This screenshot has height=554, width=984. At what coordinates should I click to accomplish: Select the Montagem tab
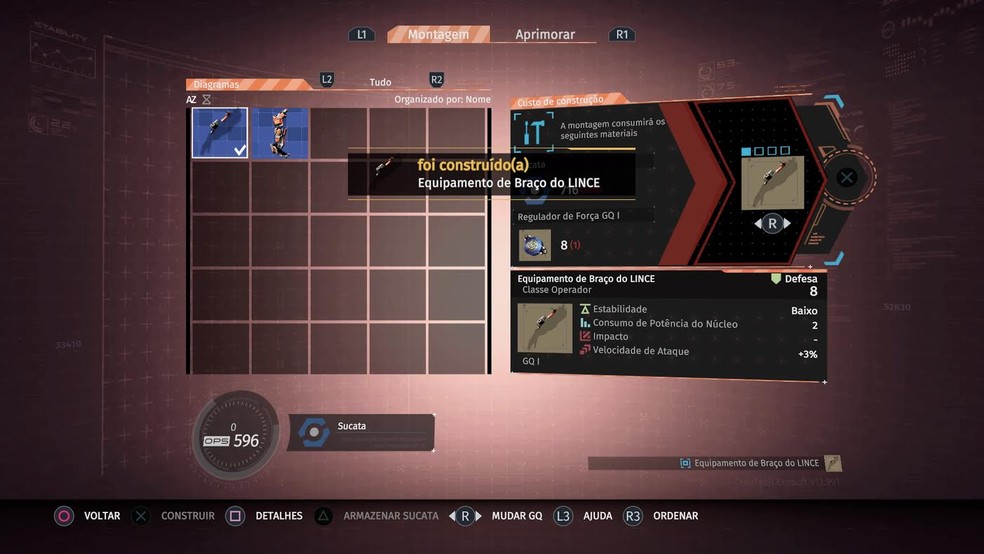pos(438,34)
